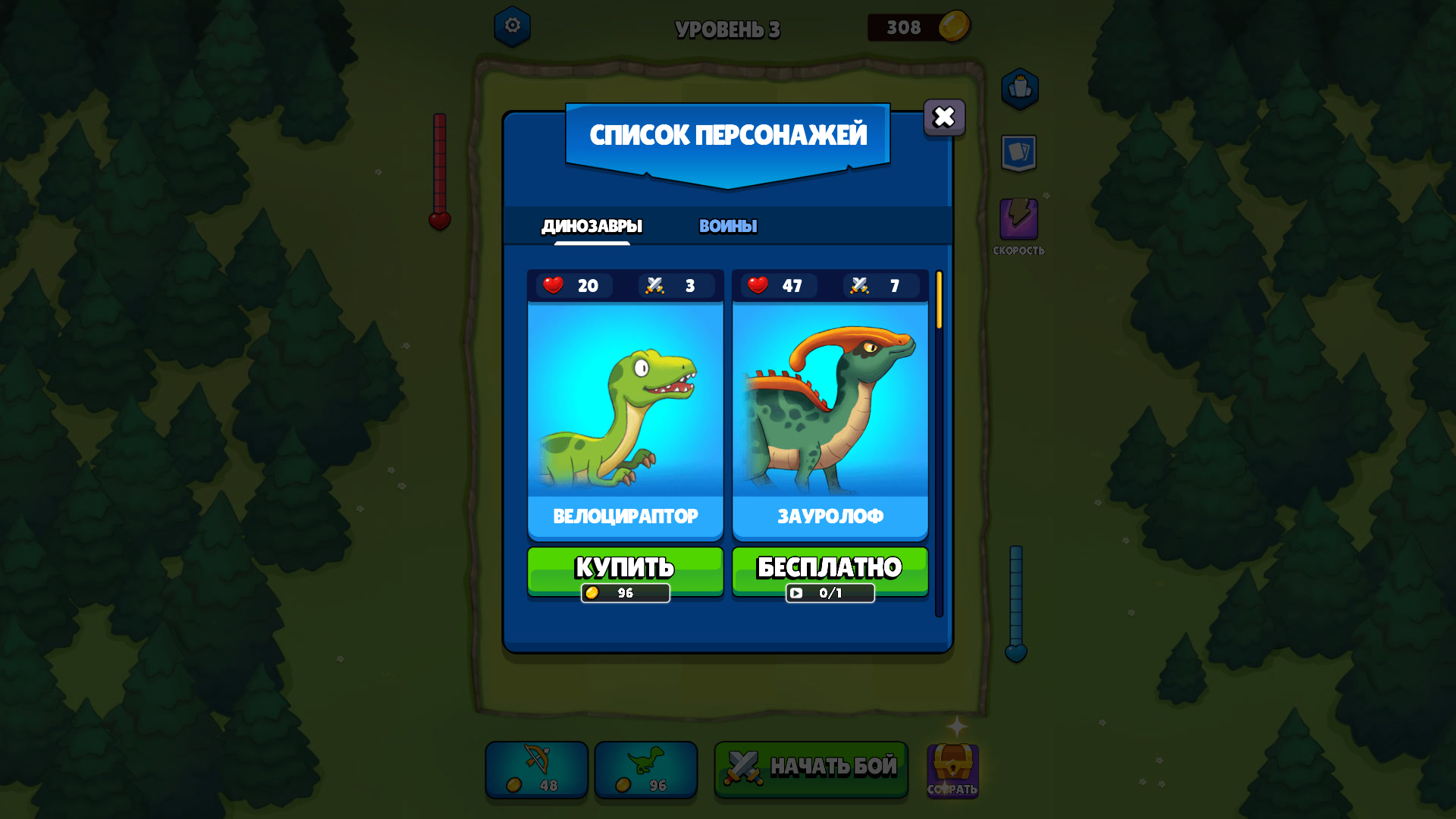Open the ВОИНЫ tab

coord(727,224)
